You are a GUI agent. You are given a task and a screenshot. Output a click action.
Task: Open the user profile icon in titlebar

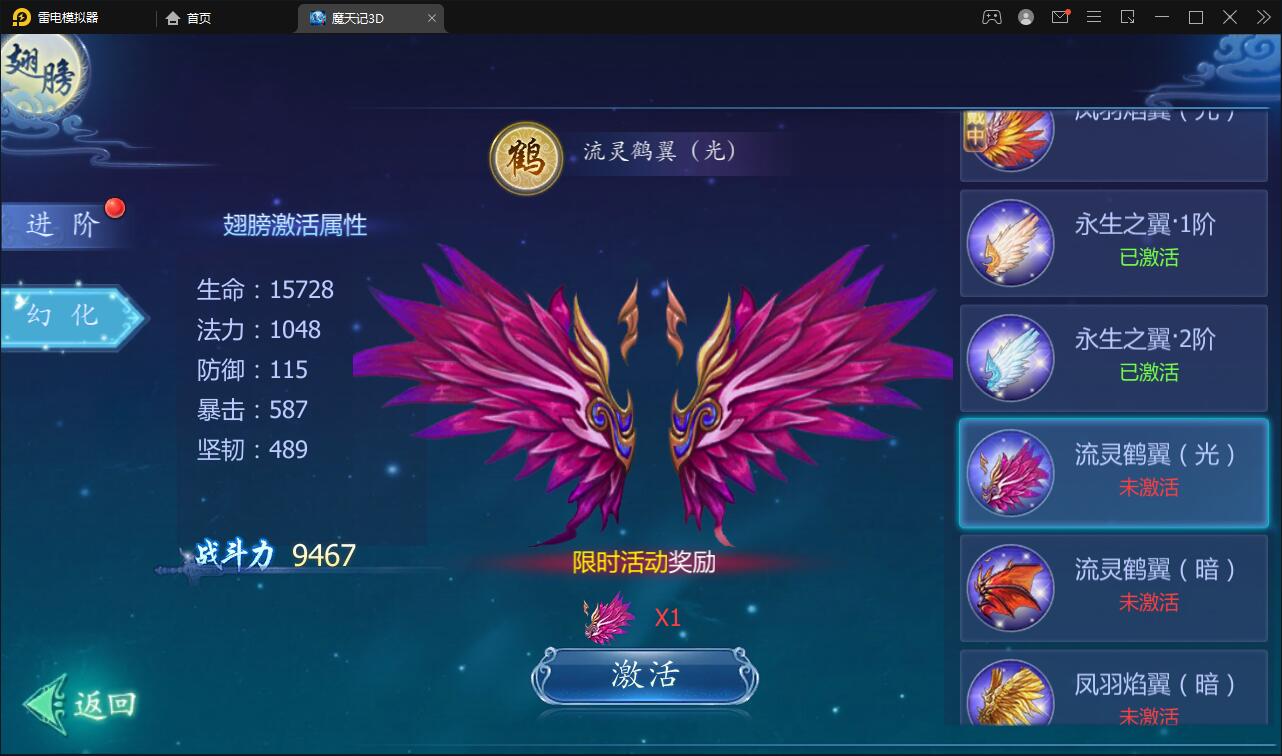tap(1024, 17)
